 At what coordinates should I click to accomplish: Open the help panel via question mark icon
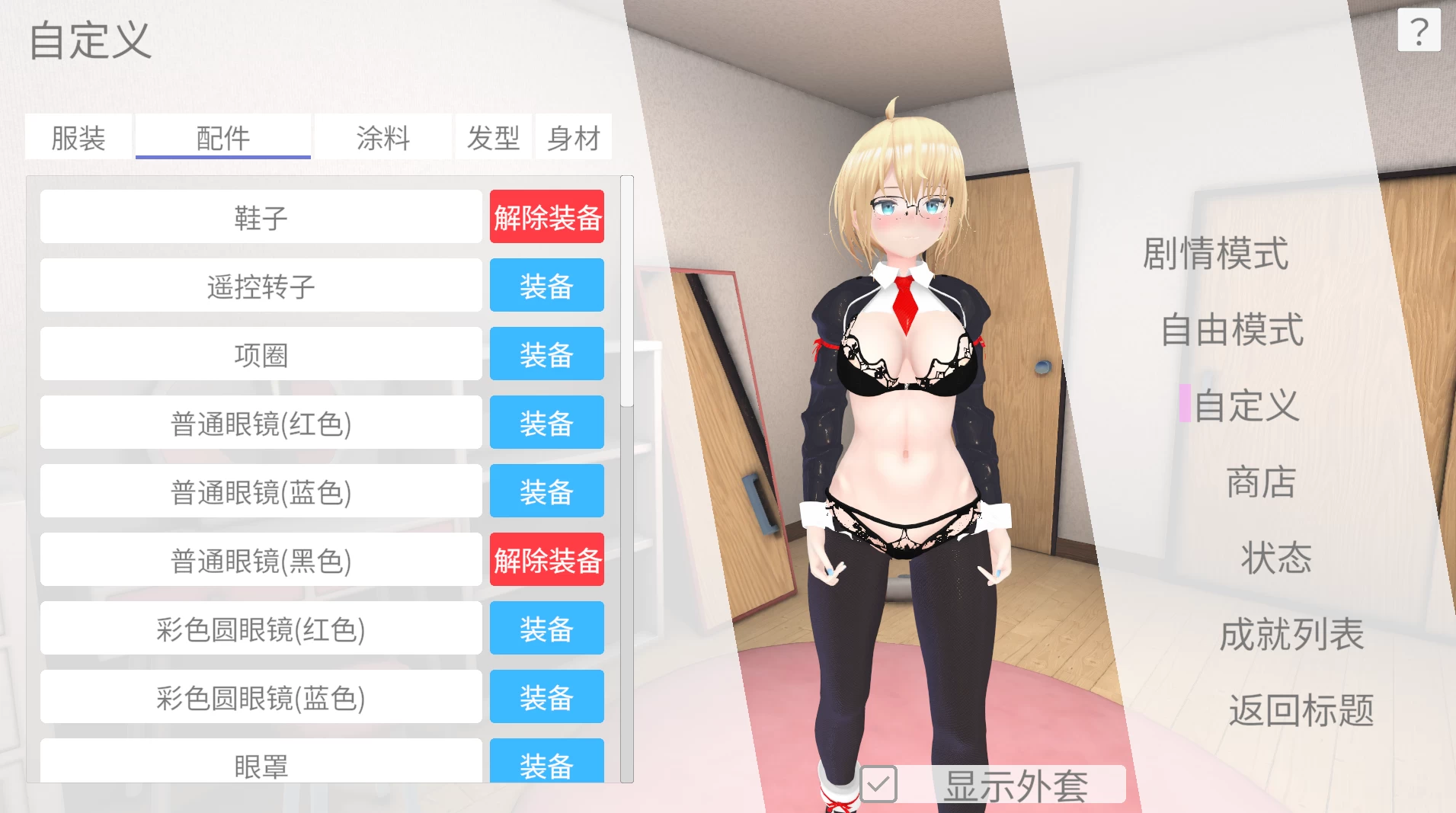coord(1419,30)
